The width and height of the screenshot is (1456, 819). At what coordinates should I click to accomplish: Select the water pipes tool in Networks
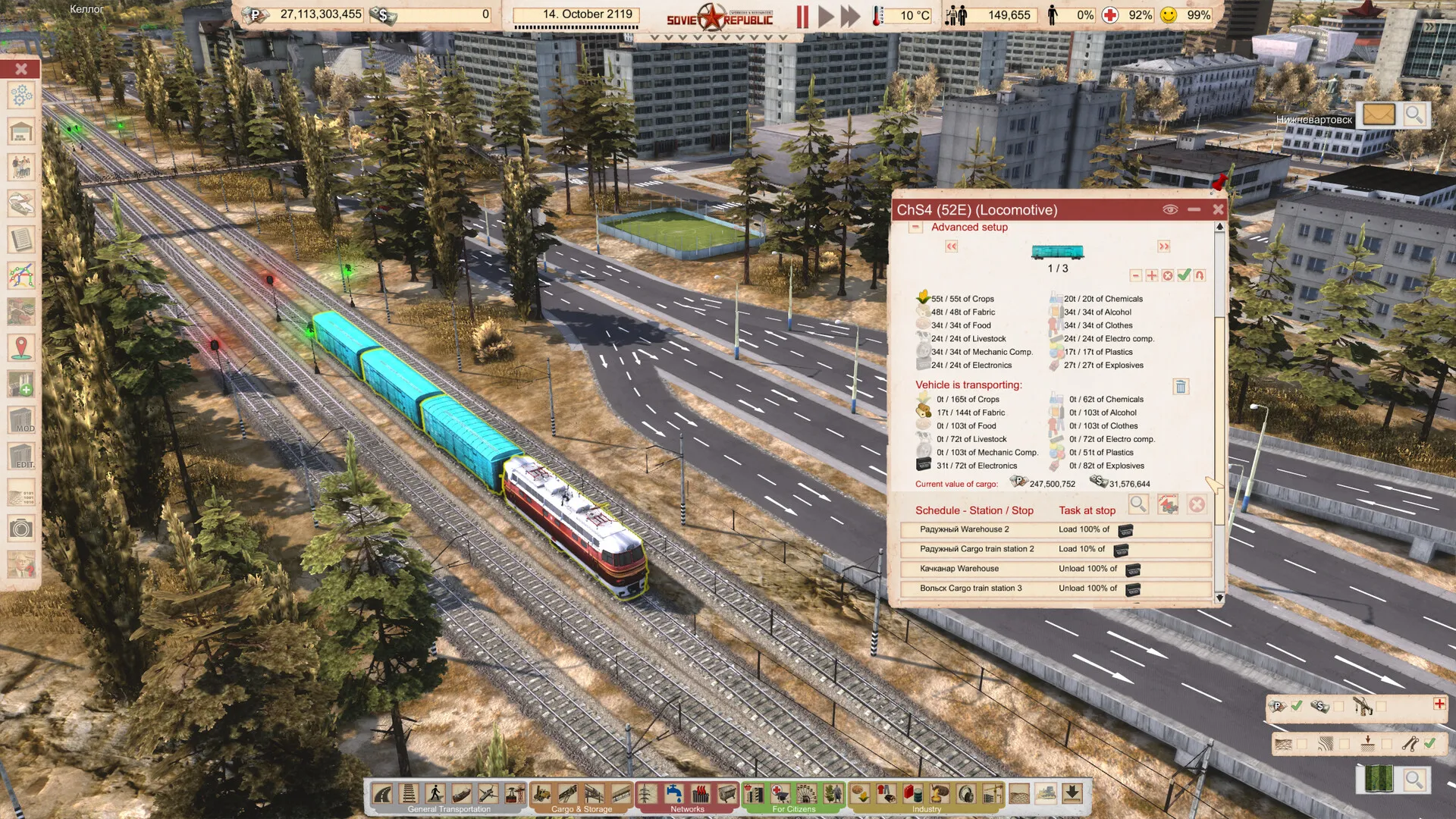pos(674,792)
